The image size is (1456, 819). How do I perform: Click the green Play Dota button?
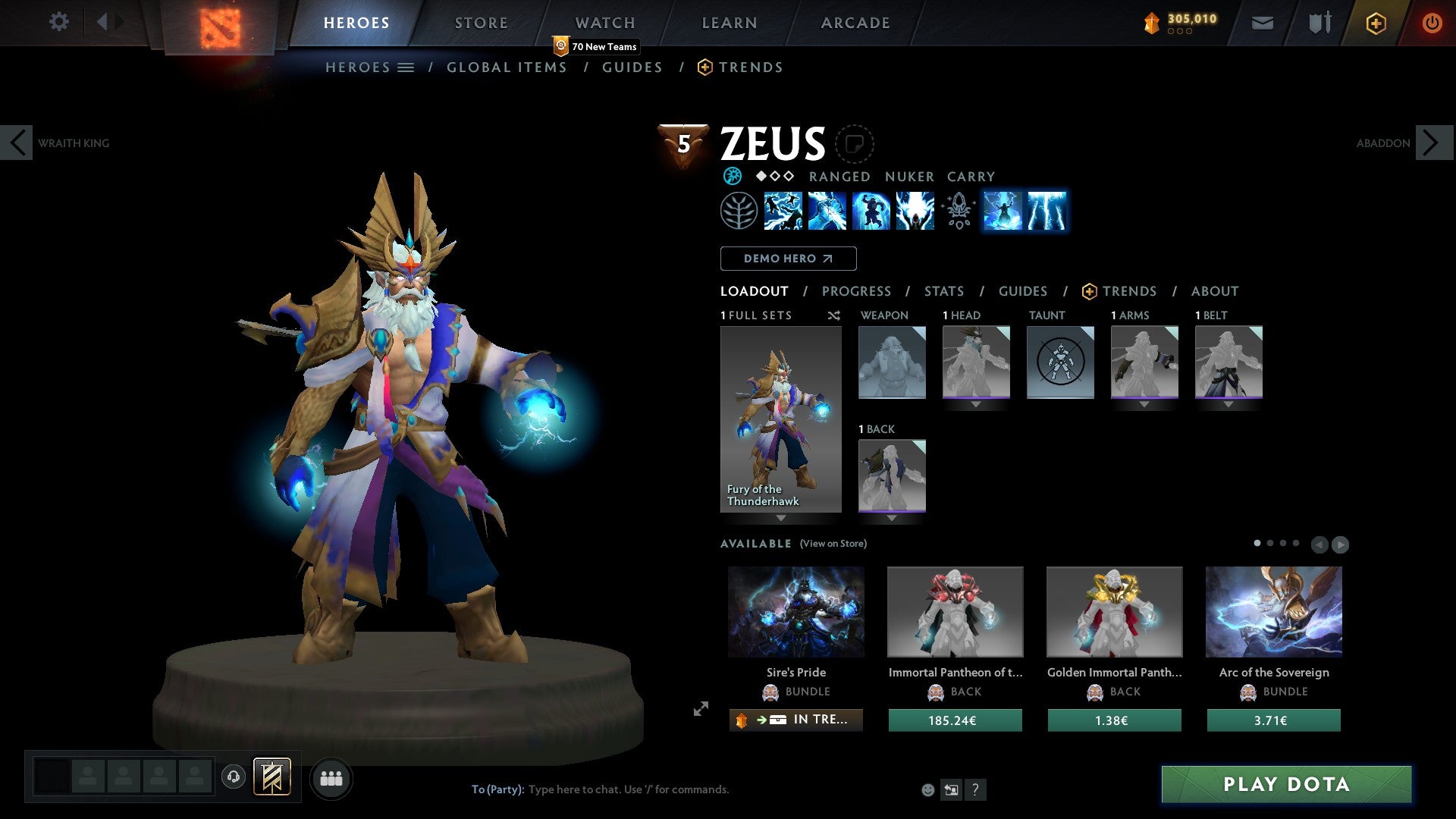click(x=1286, y=784)
